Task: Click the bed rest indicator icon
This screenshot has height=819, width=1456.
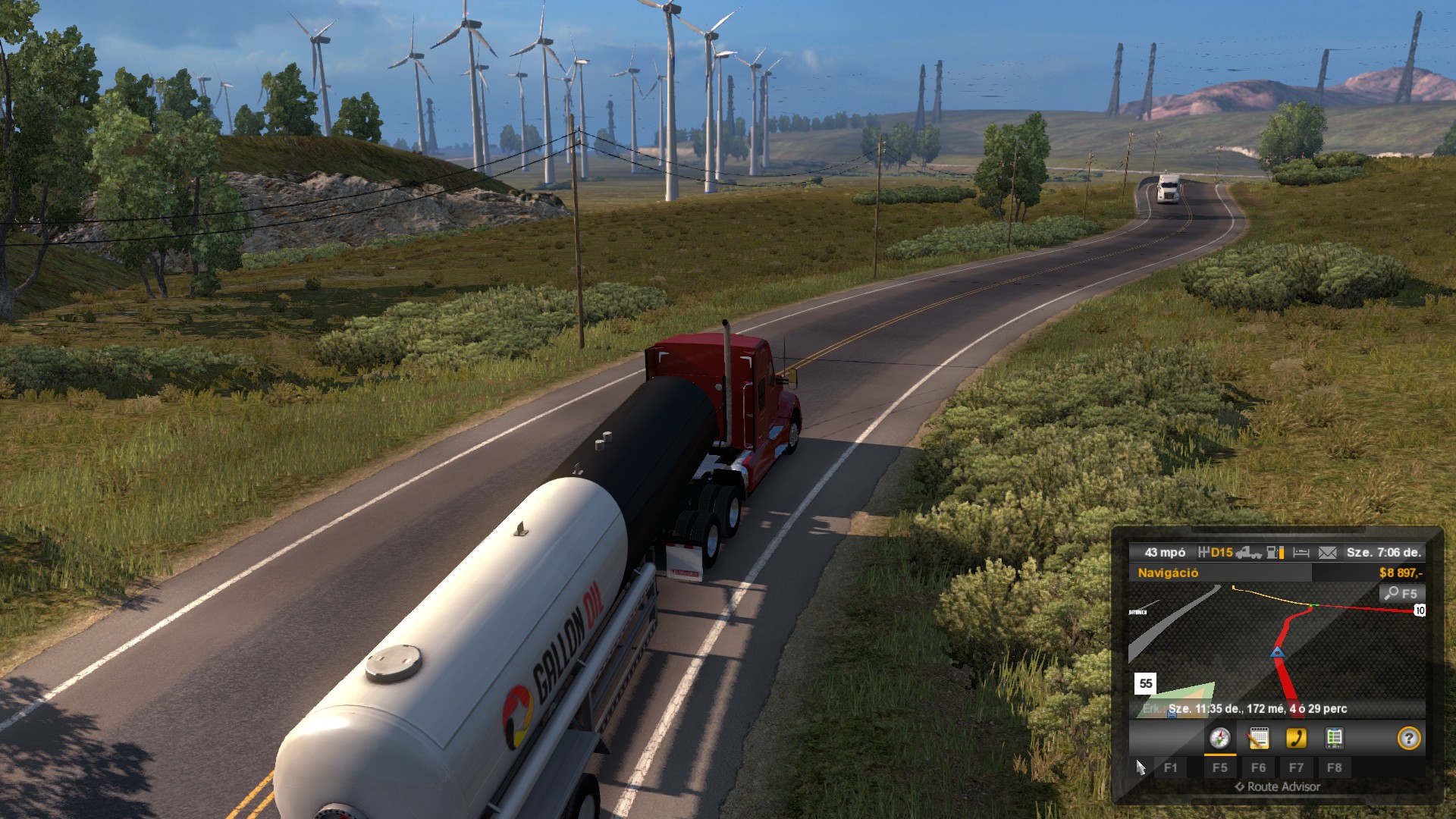Action: pyautogui.click(x=1301, y=553)
